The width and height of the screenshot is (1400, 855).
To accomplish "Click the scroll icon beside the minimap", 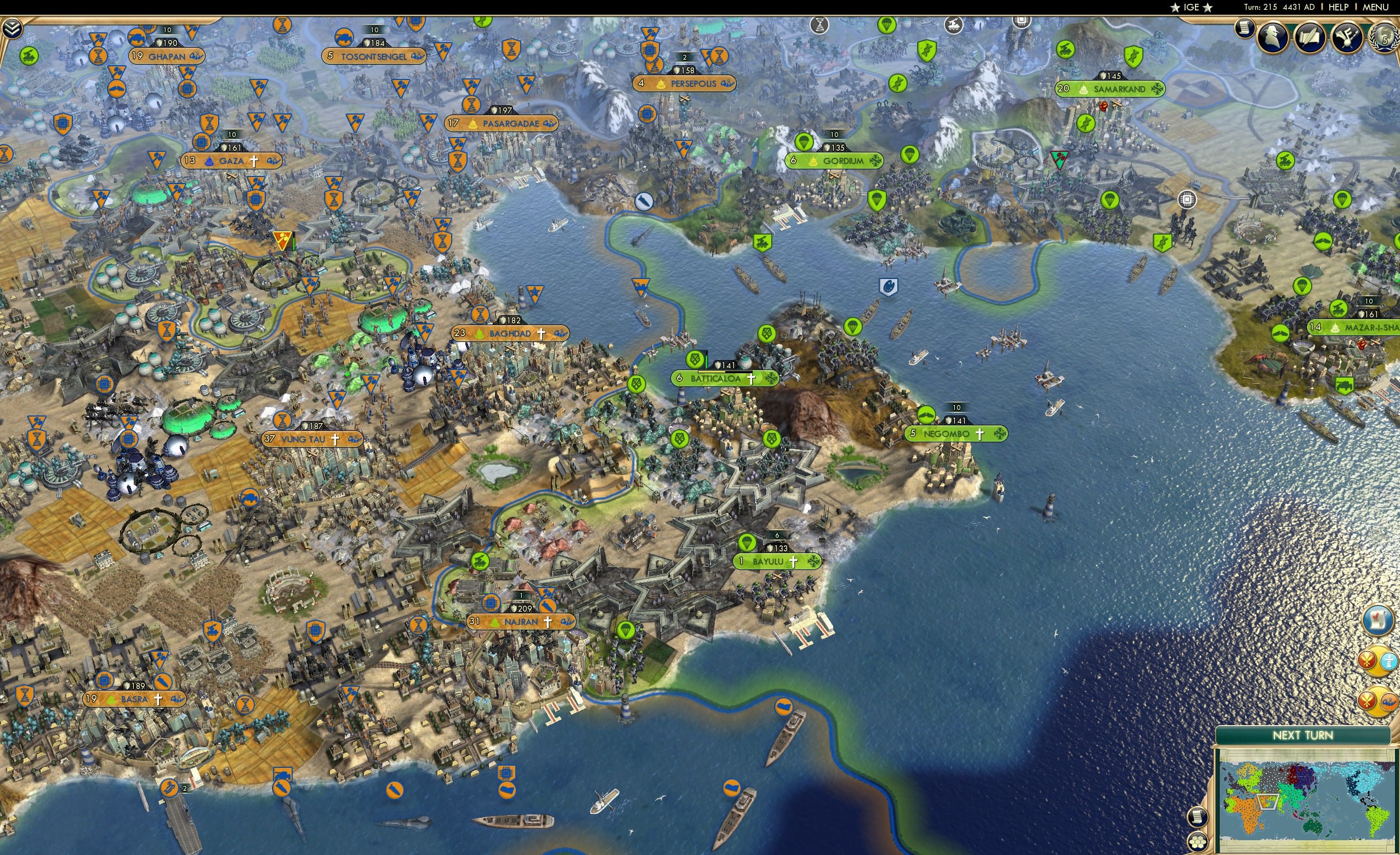I will 1199,818.
